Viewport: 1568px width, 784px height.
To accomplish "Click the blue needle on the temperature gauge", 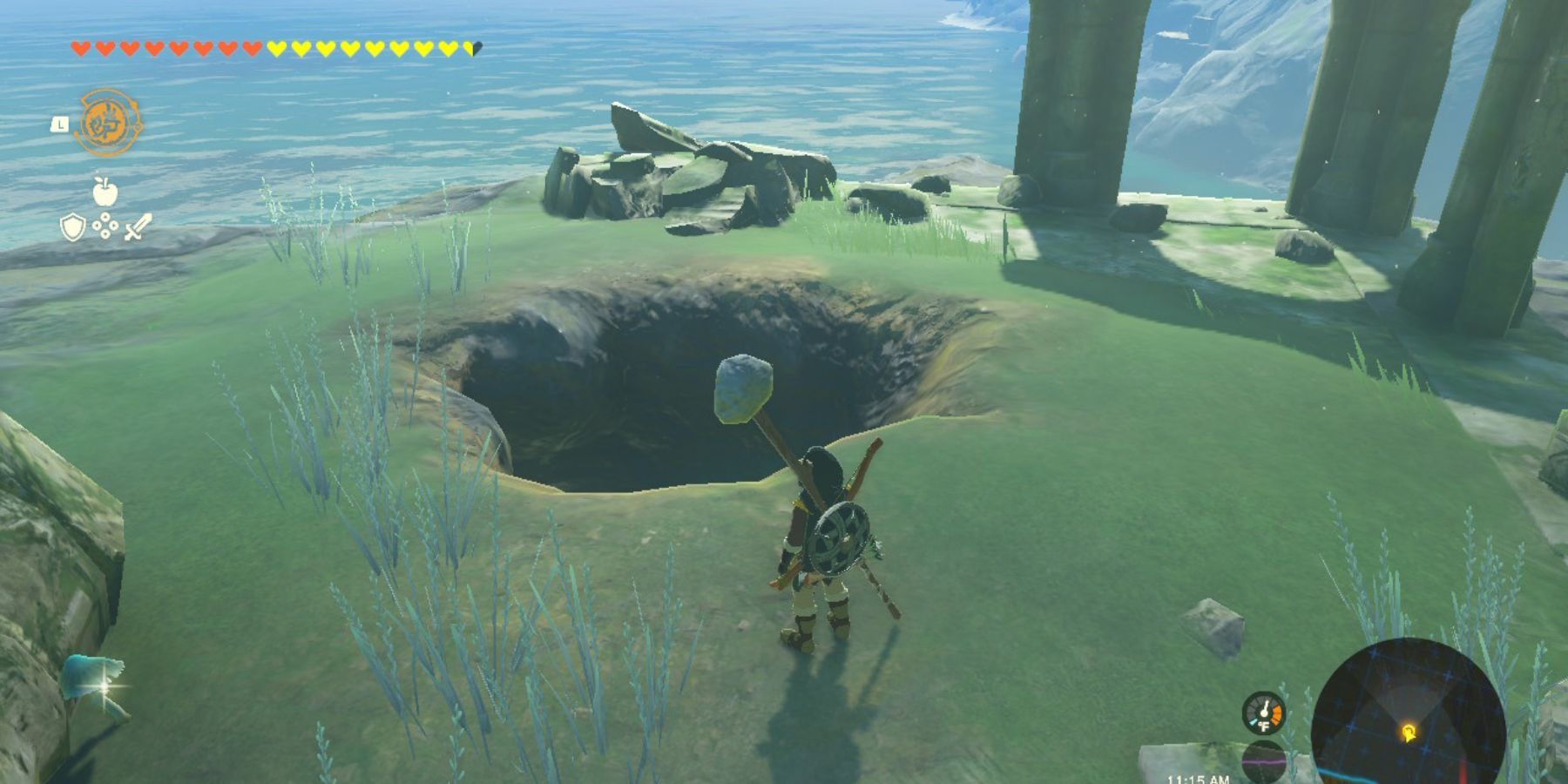I will pyautogui.click(x=1254, y=721).
